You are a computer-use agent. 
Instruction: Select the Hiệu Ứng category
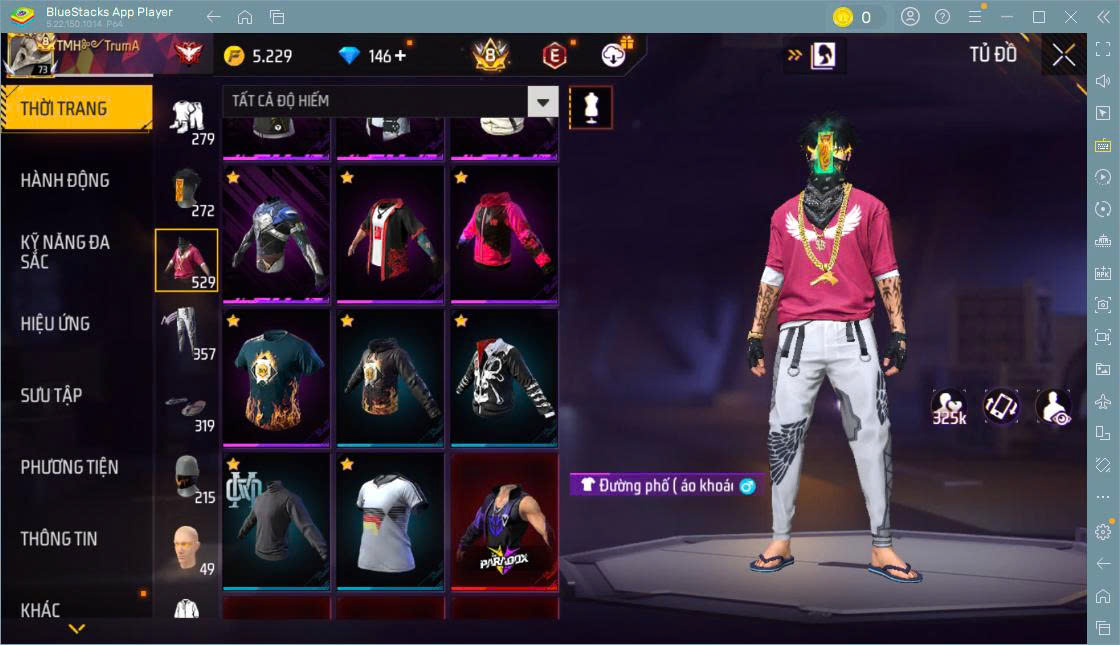pos(56,323)
